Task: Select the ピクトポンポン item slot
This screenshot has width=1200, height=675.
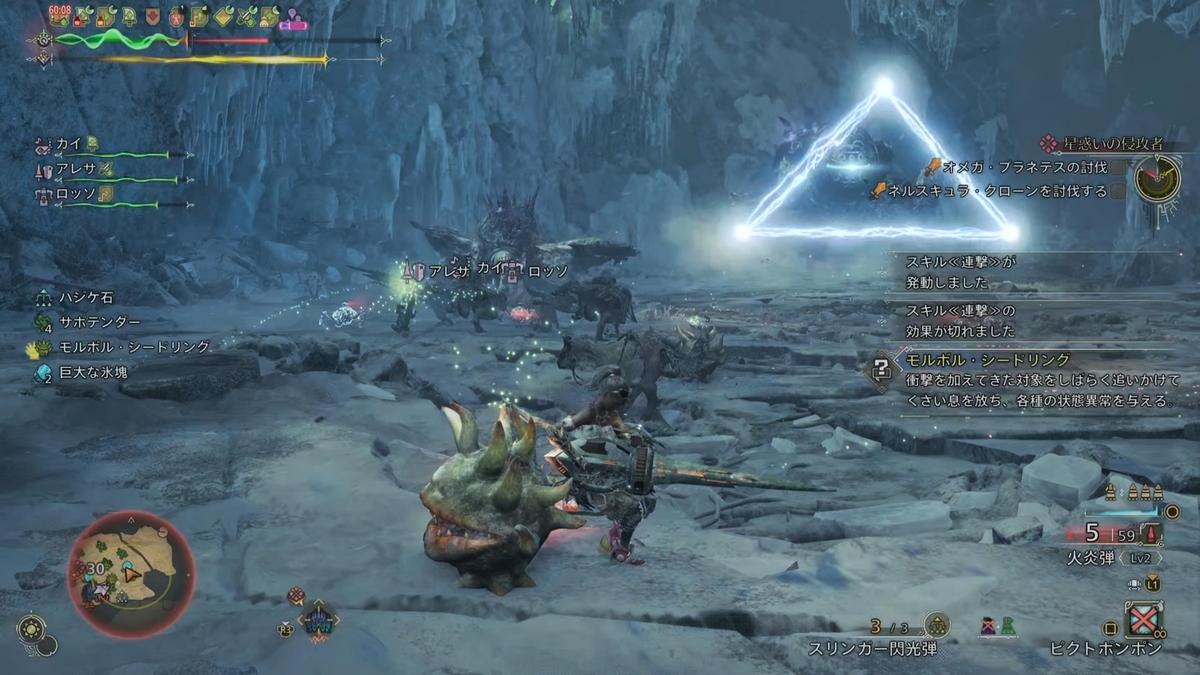Action: 1144,621
